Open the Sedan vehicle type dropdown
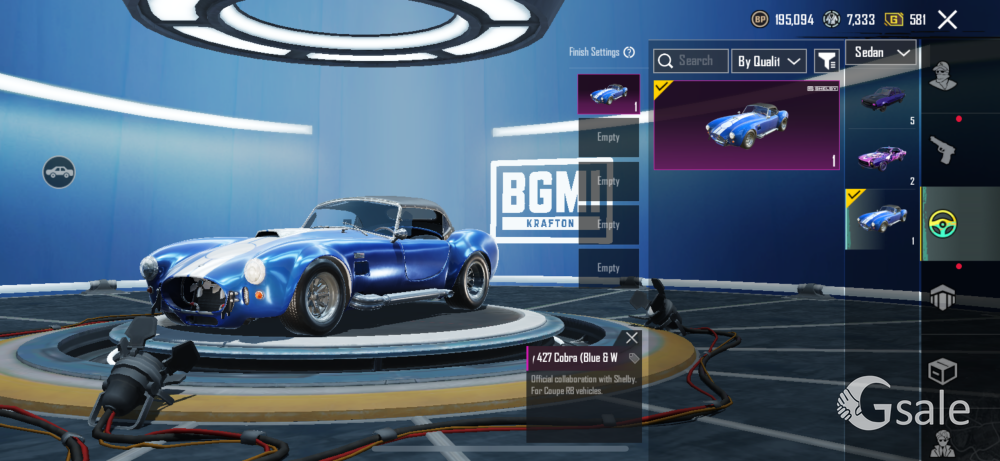 click(881, 52)
